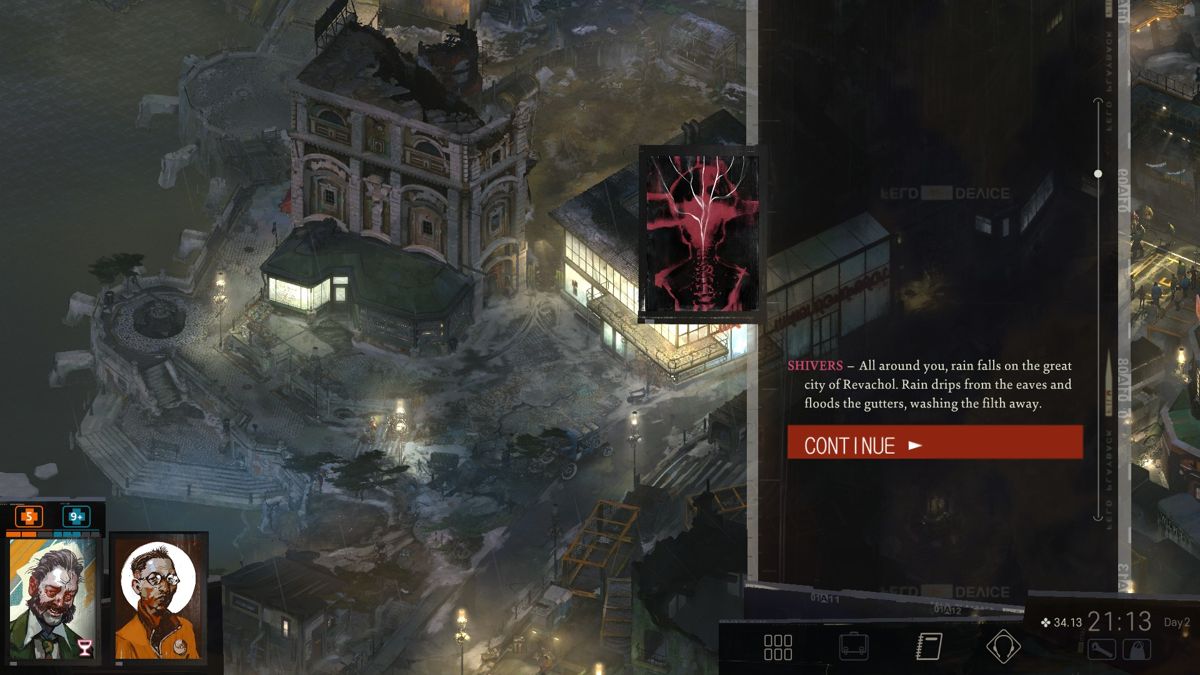This screenshot has width=1200, height=675.
Task: Click the Shivers skill portrait
Action: coord(701,234)
